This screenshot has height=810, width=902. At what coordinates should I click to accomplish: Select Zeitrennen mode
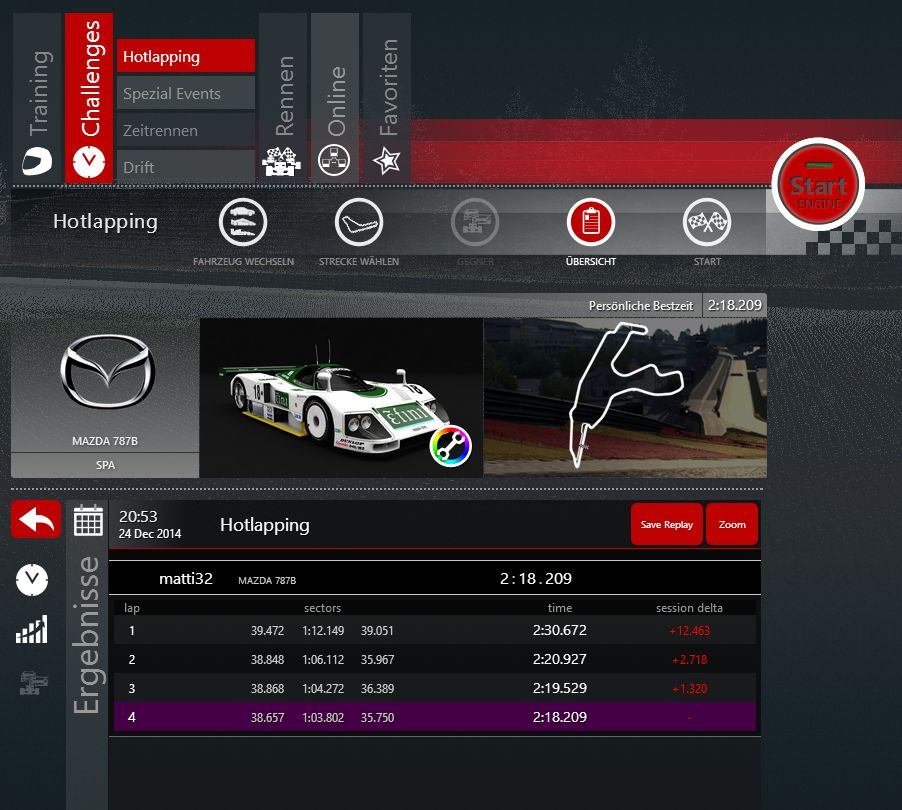pyautogui.click(x=186, y=131)
